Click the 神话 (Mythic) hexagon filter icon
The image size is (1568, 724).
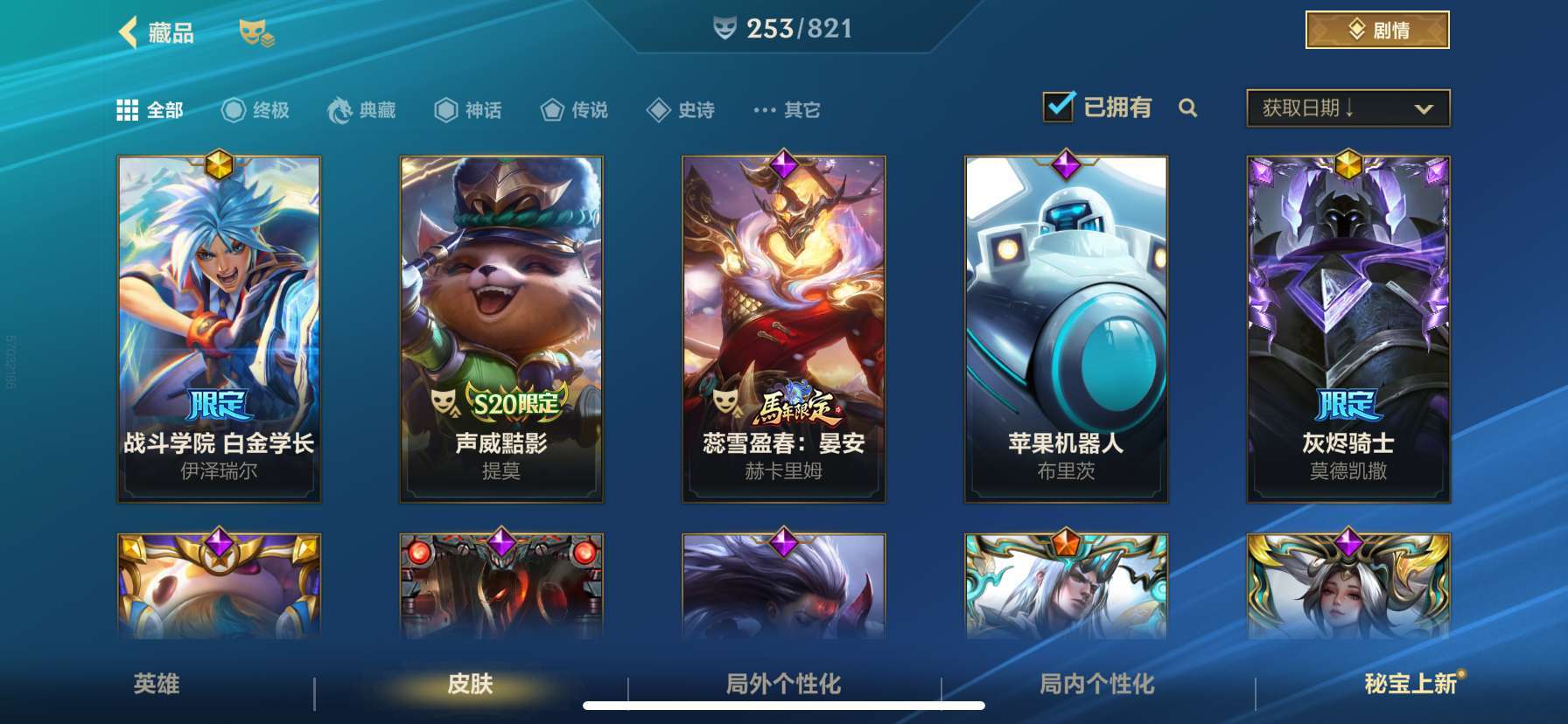444,110
